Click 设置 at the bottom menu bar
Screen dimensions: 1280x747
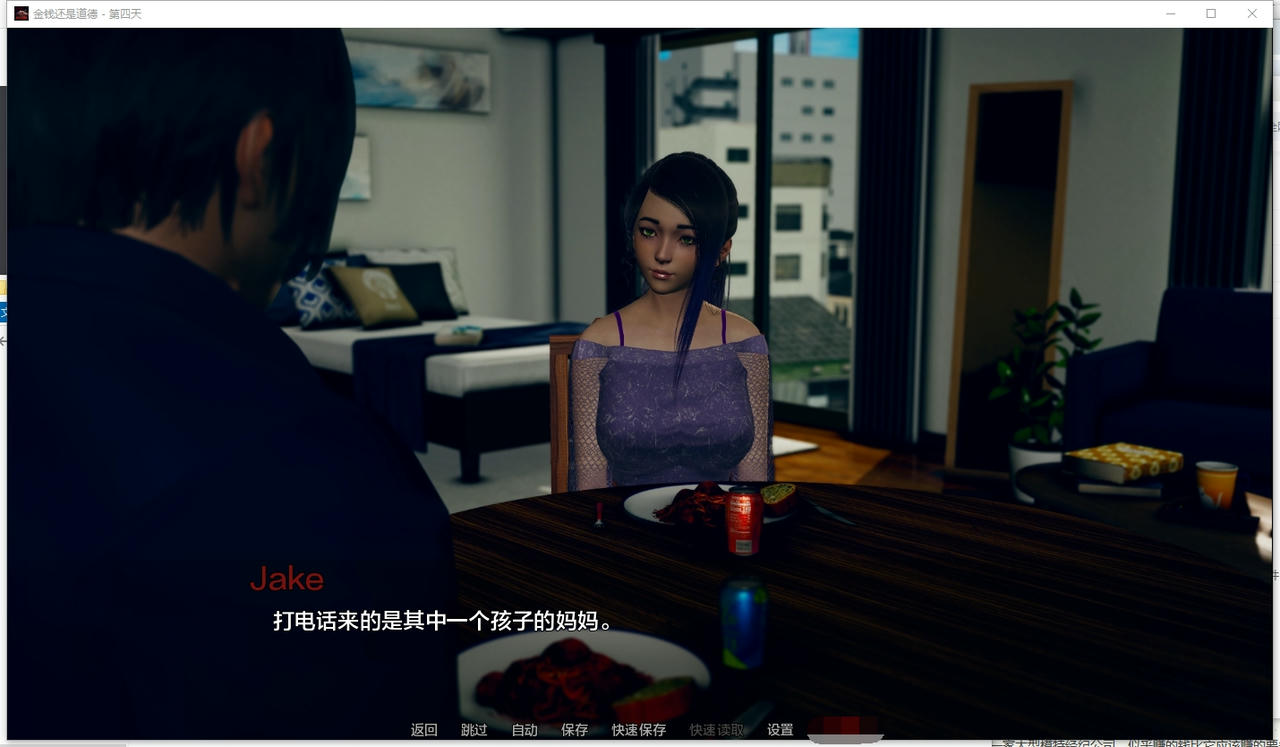coord(781,730)
